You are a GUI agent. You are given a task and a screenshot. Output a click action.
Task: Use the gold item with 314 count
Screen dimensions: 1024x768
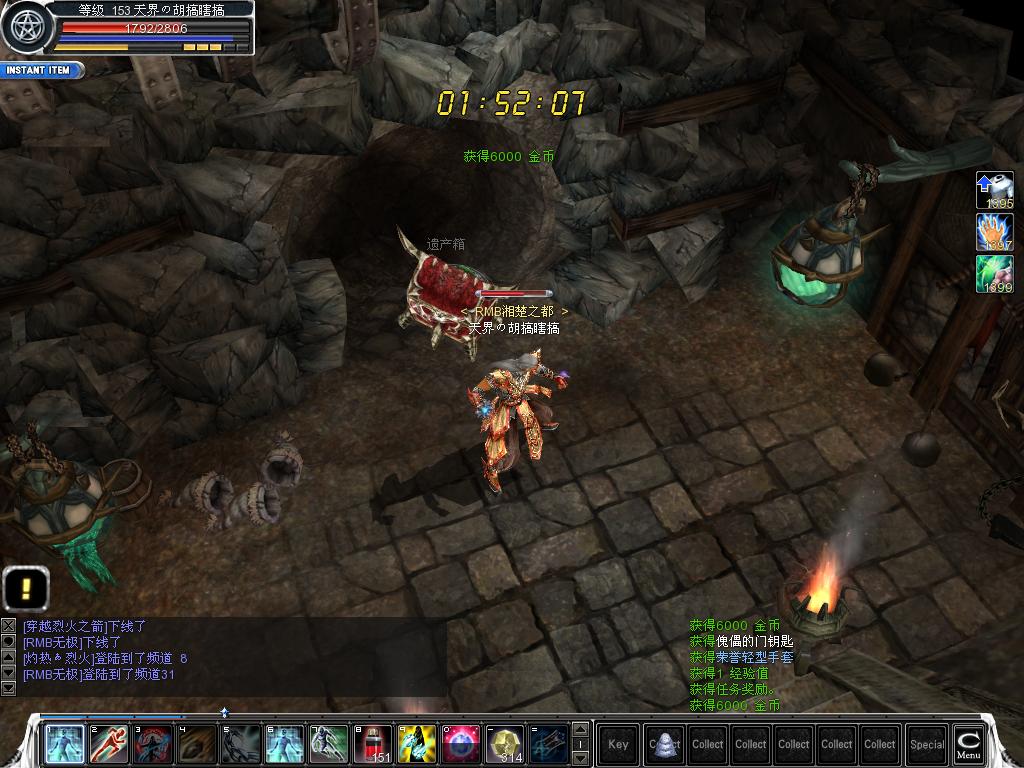coord(504,744)
